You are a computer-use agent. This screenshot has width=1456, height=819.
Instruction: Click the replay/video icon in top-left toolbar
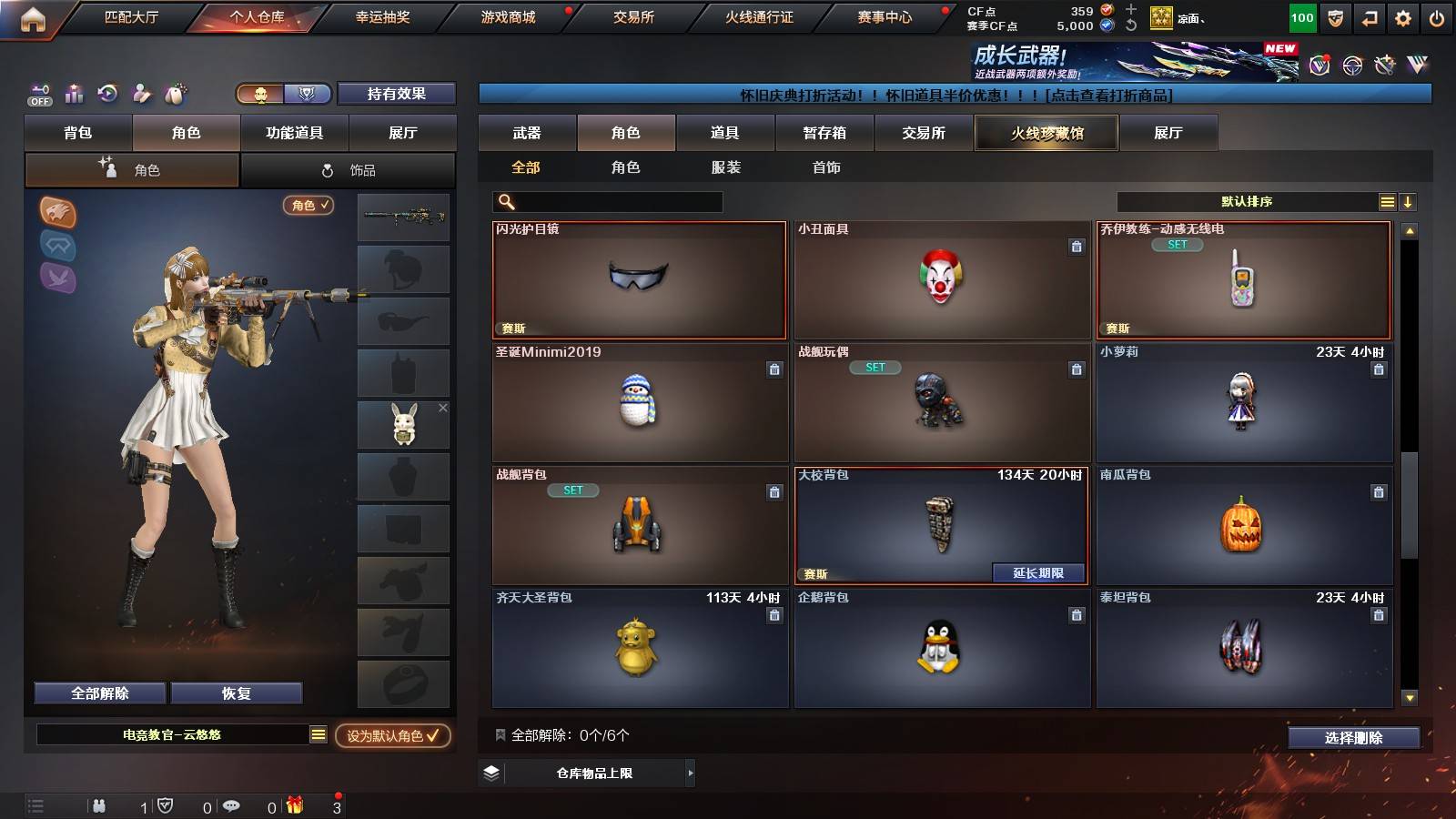pos(108,94)
